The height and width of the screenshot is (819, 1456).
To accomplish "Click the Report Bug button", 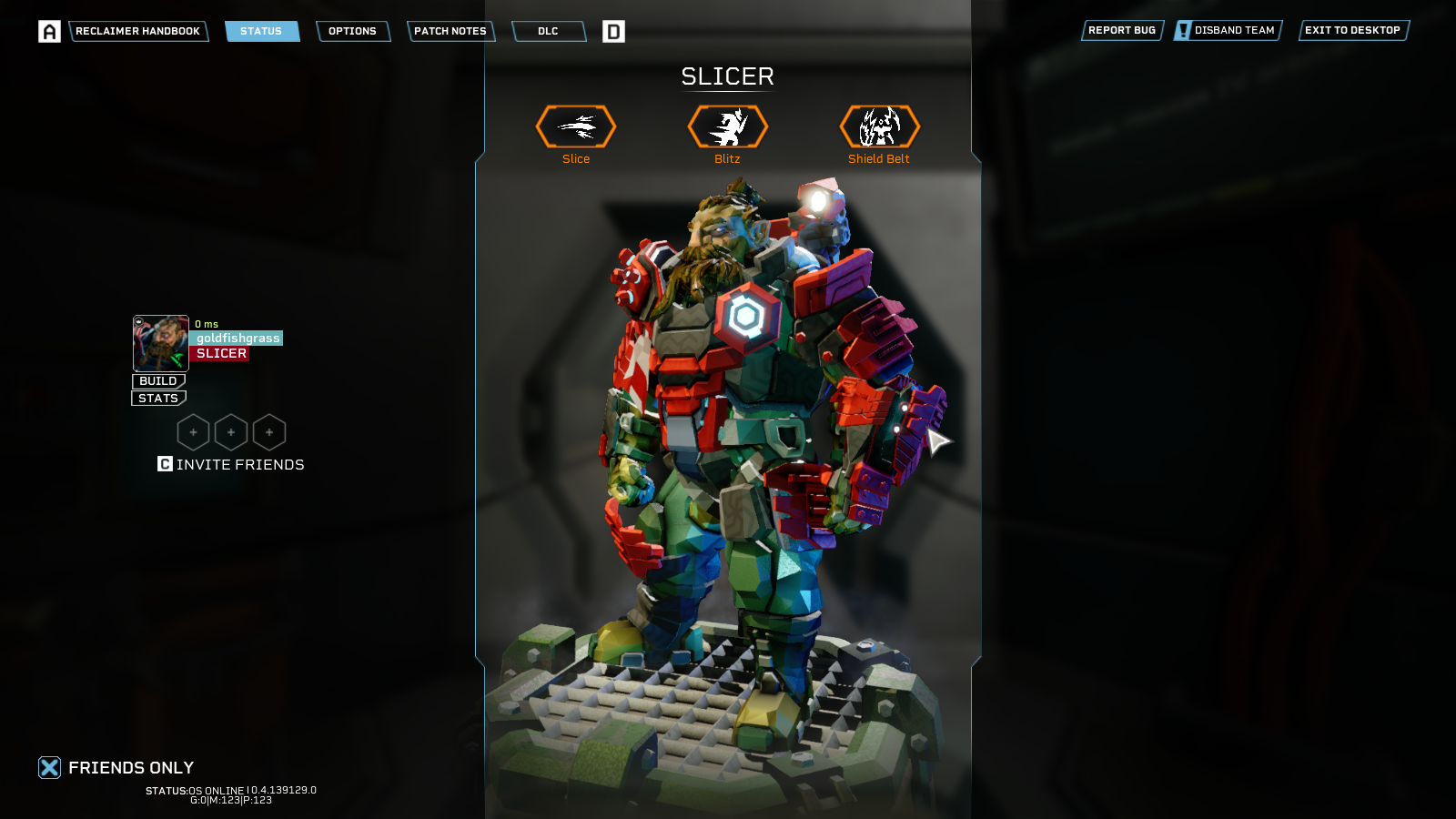I will point(1122,30).
